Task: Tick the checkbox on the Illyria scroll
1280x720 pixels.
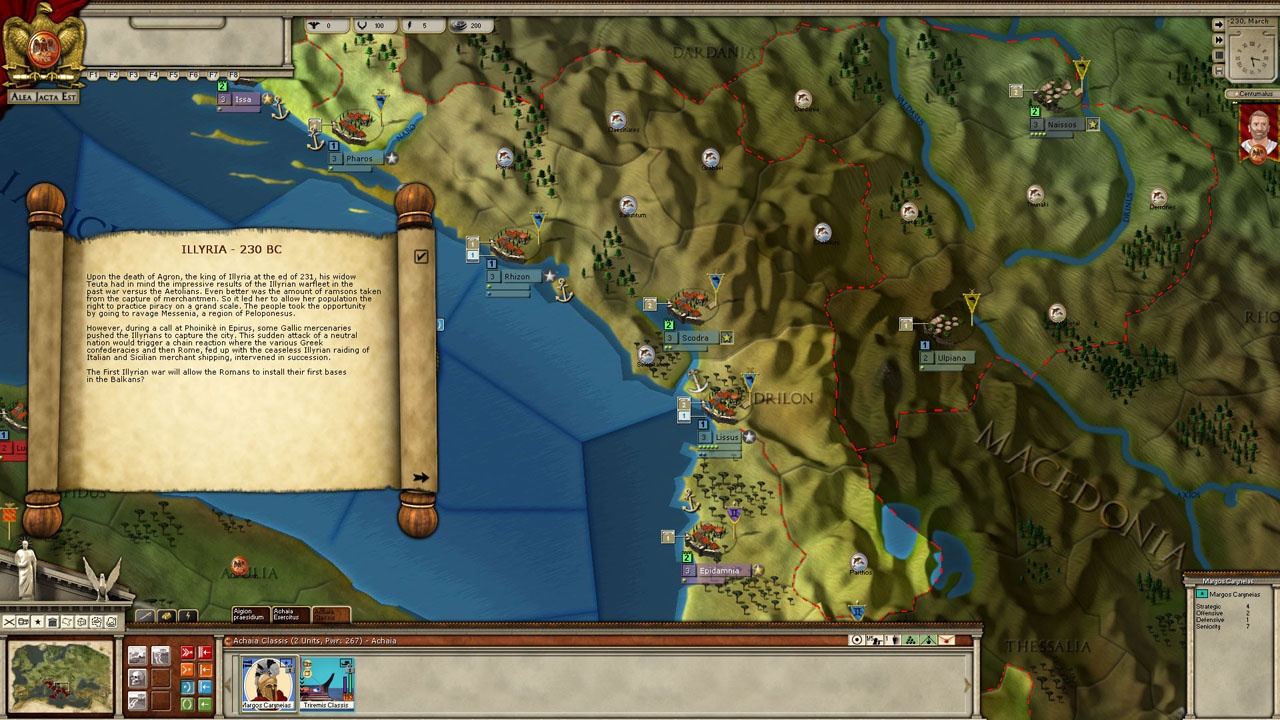Action: click(x=421, y=257)
